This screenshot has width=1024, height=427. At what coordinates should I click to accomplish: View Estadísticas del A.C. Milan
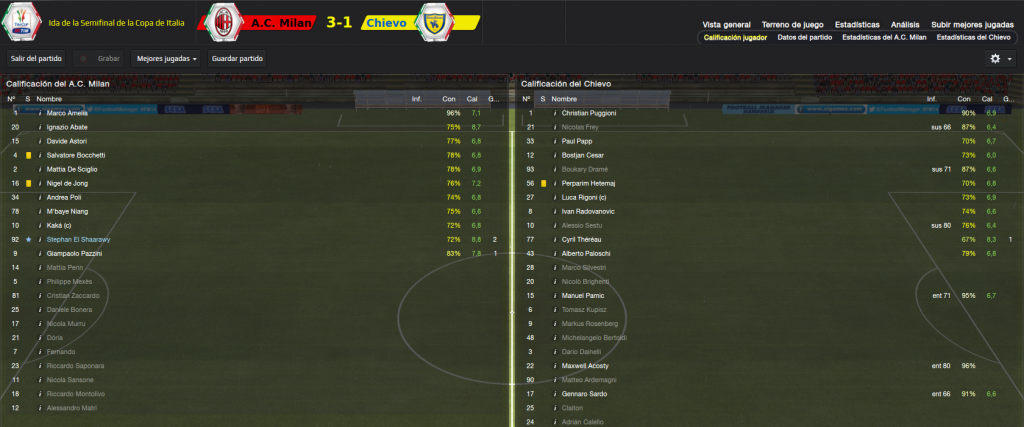(x=883, y=38)
